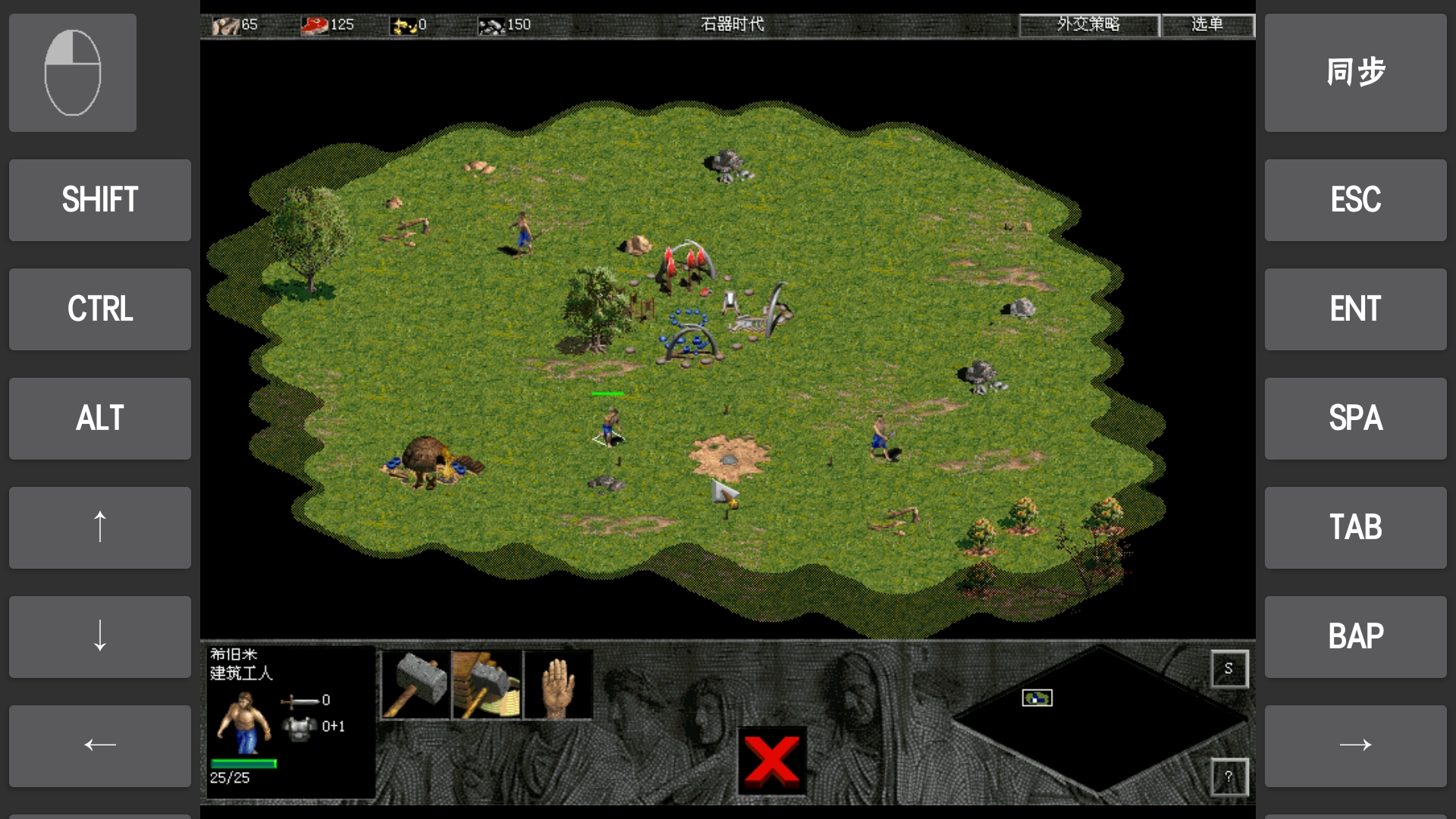Select the villager with the green health bar

click(611, 426)
